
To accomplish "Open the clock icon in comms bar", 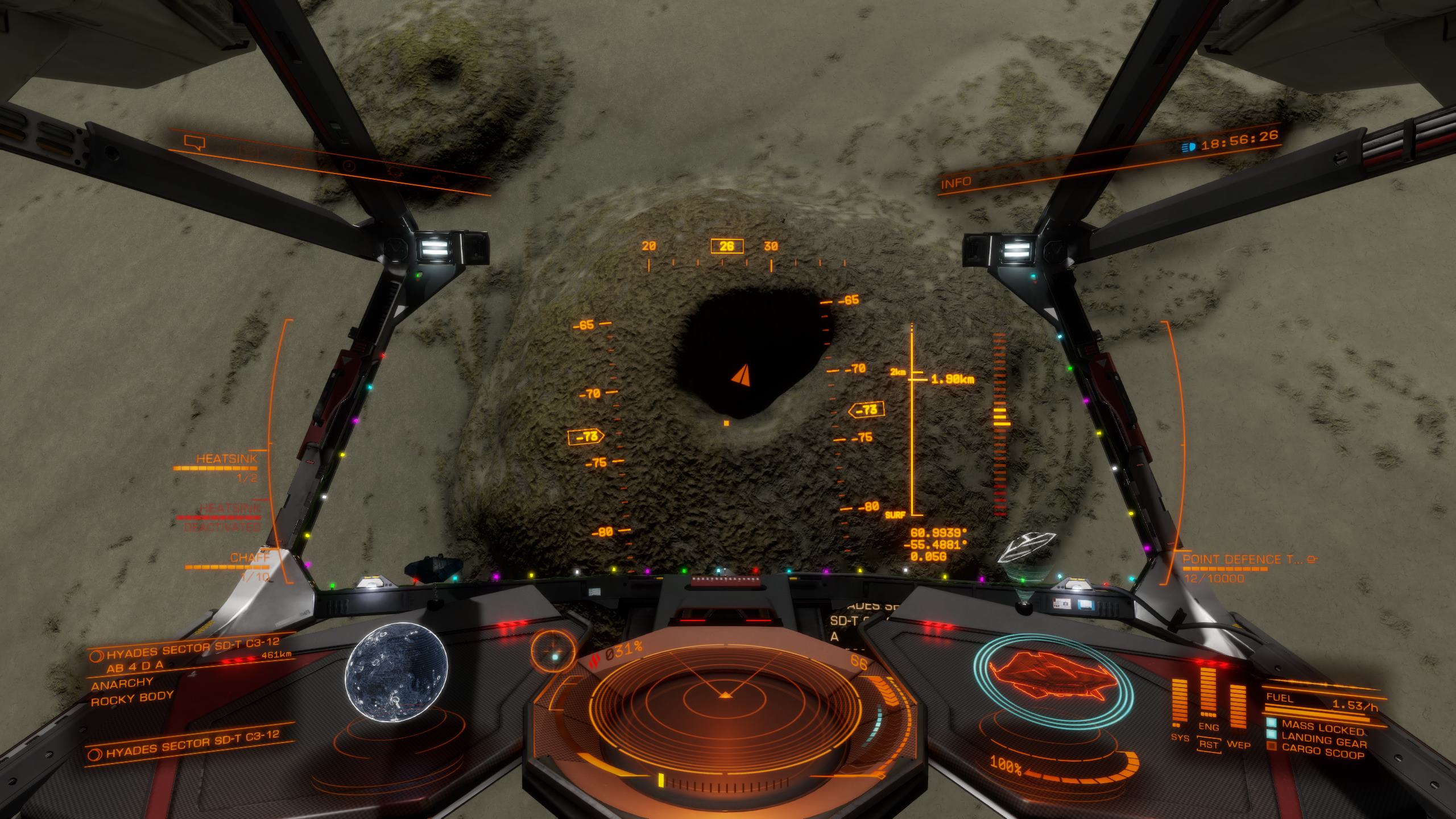I will tap(349, 166).
